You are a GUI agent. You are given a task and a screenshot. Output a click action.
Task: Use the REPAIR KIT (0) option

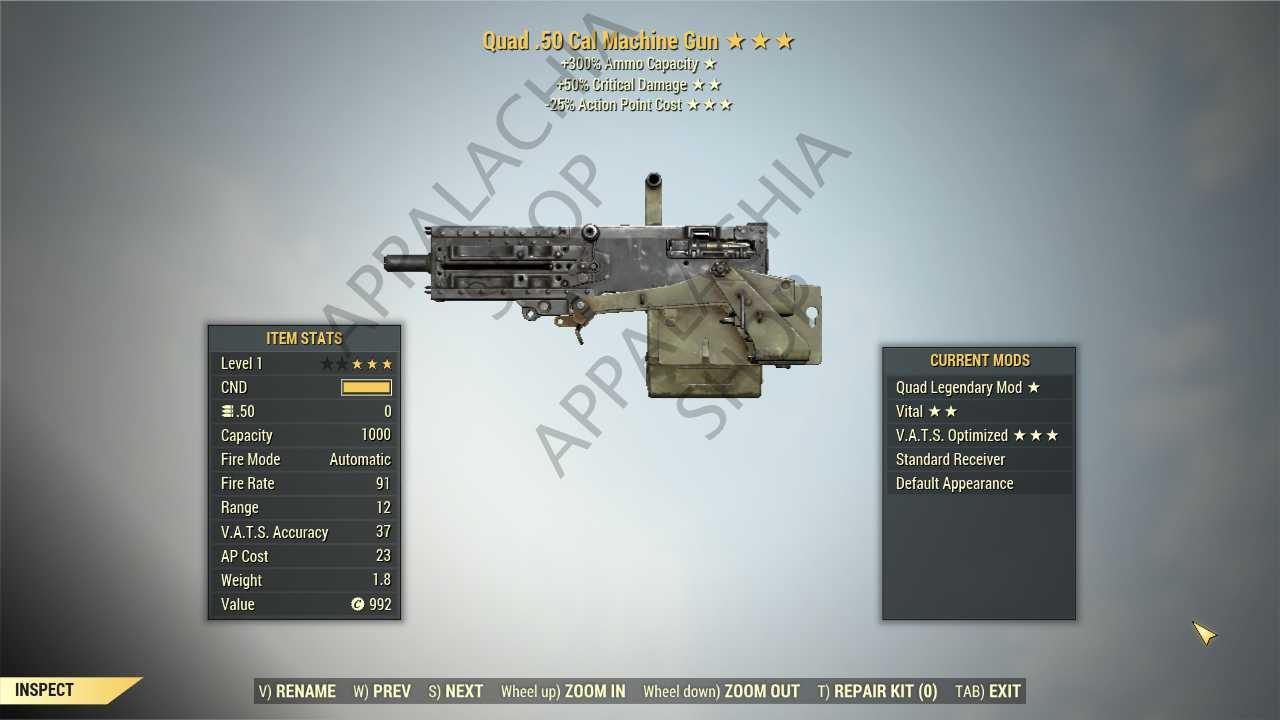(x=877, y=691)
